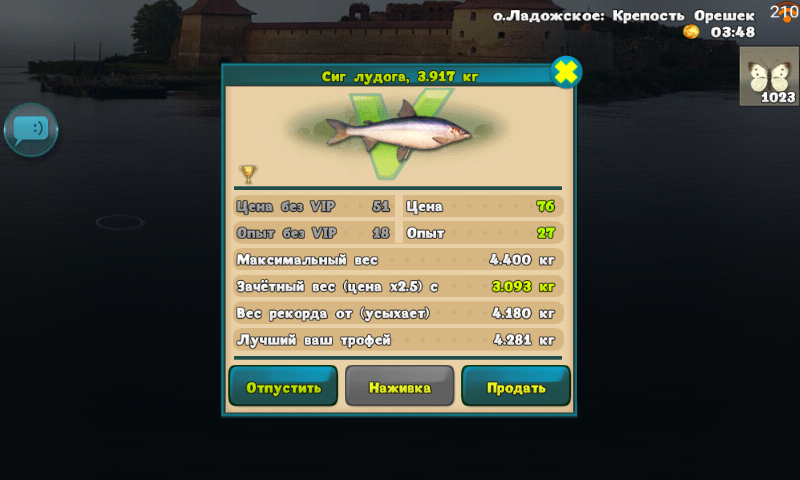The image size is (800, 480).
Task: Click the gold trophy icon
Action: (x=248, y=174)
